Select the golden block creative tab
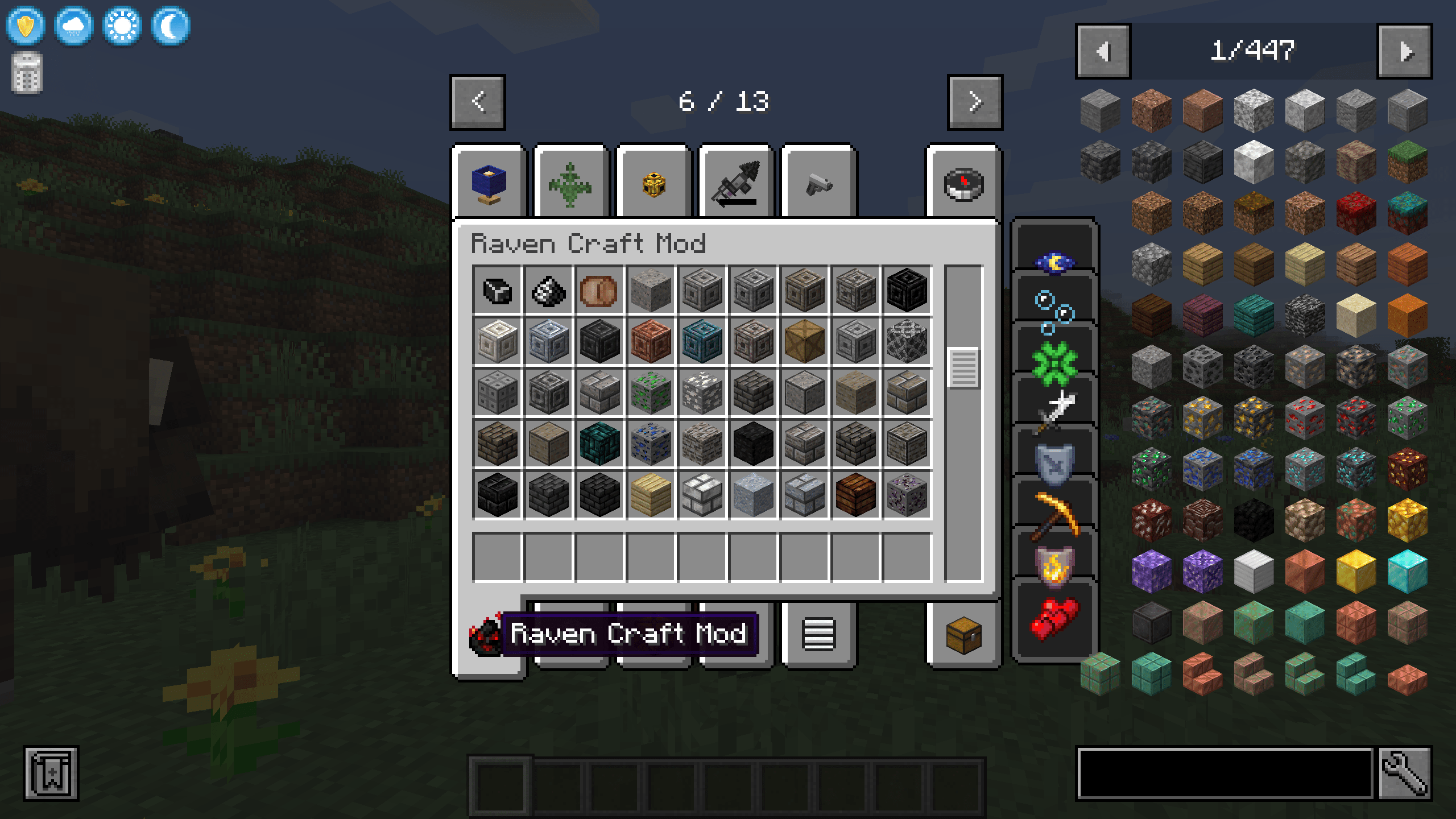 653,183
